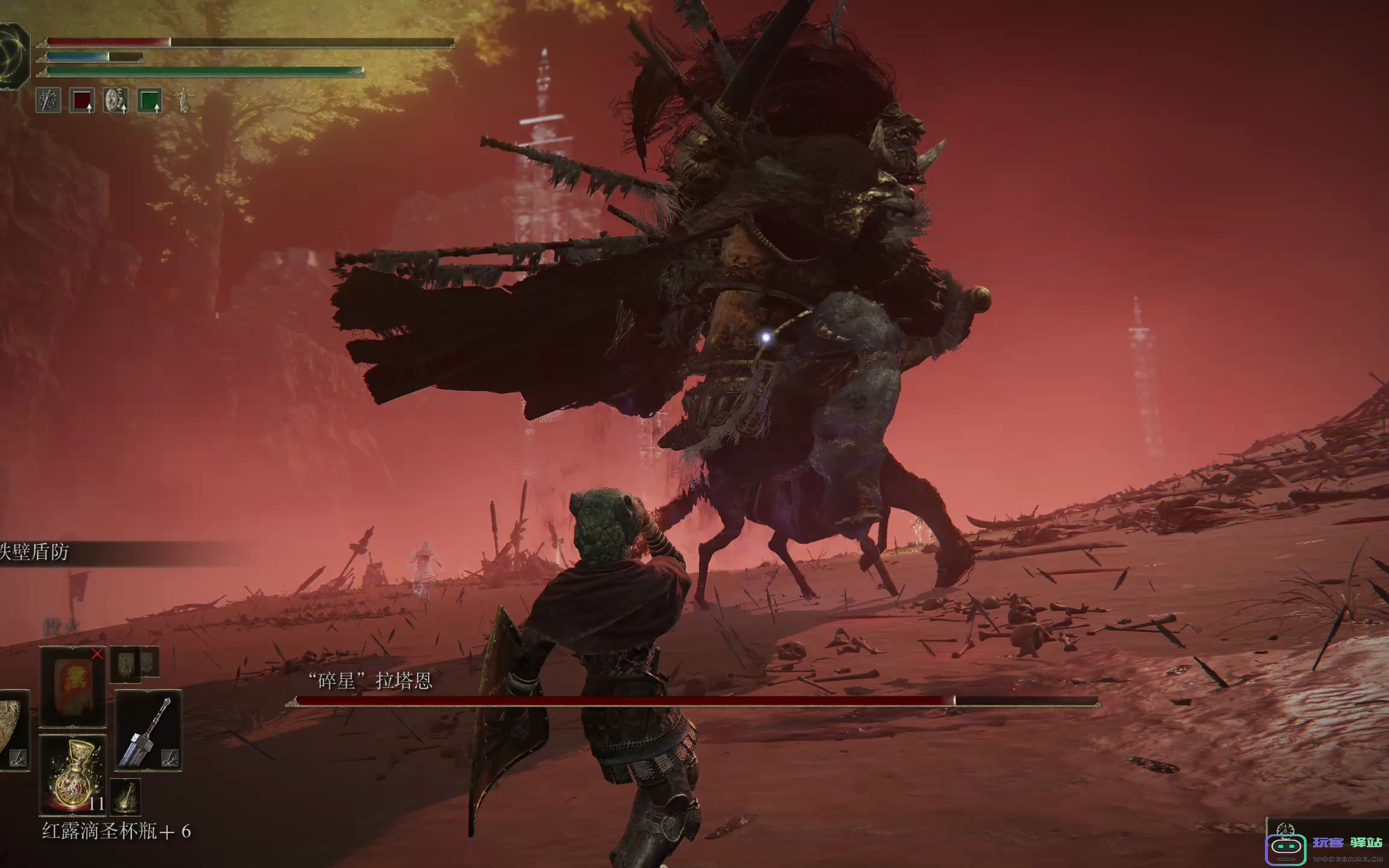
Task: Click the glowing gold item next-slot preview
Action: coord(125,797)
